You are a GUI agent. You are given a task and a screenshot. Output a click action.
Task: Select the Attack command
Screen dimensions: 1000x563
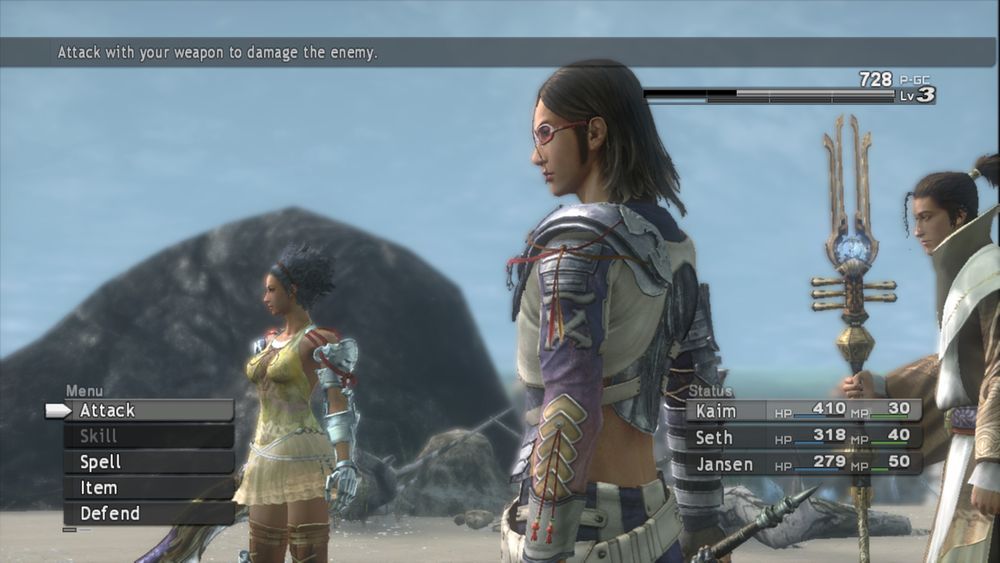[148, 411]
